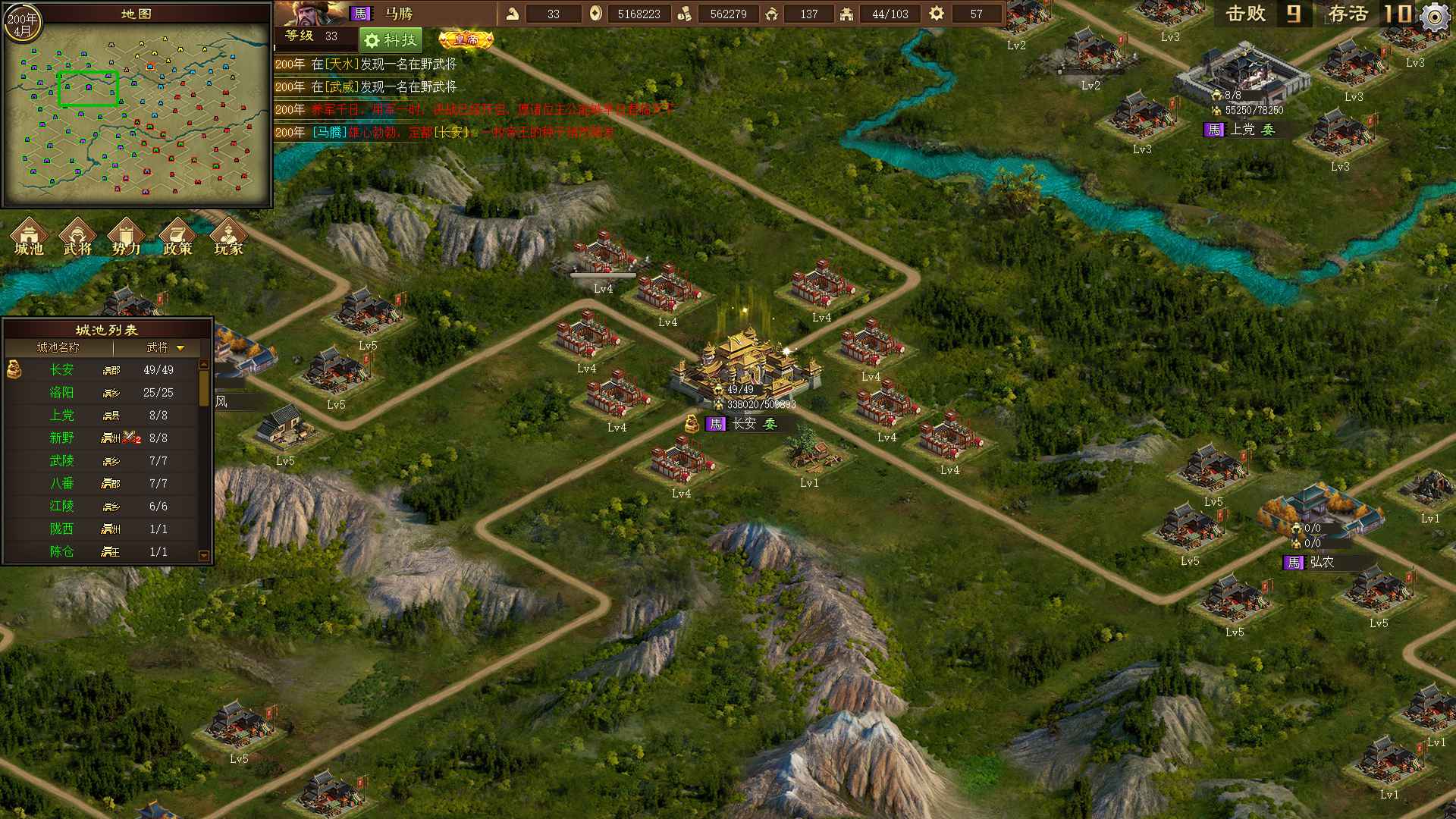Open the 政策 (policy) menu
This screenshot has width=1456, height=819.
[177, 237]
